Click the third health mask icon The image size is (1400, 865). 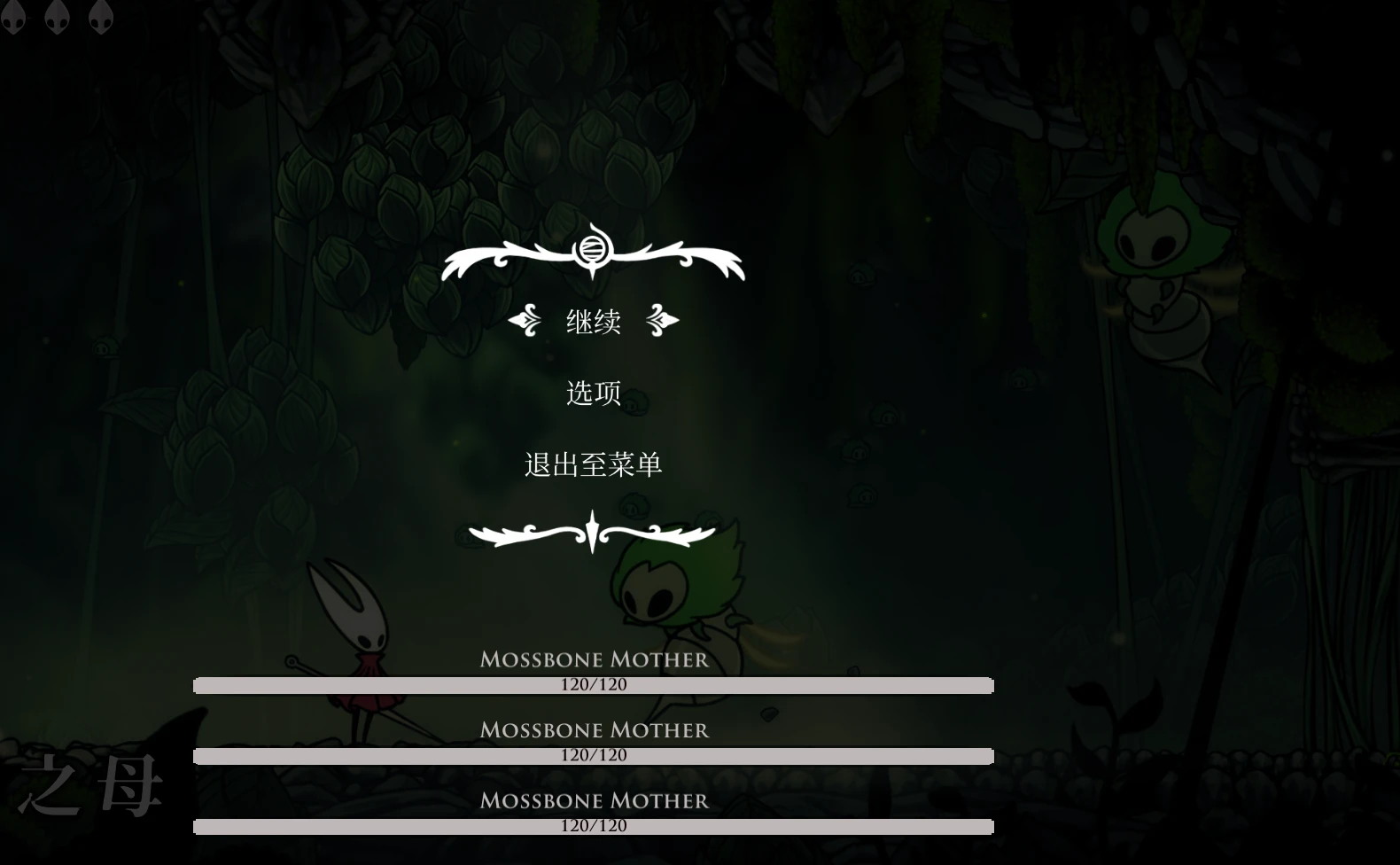click(x=100, y=16)
